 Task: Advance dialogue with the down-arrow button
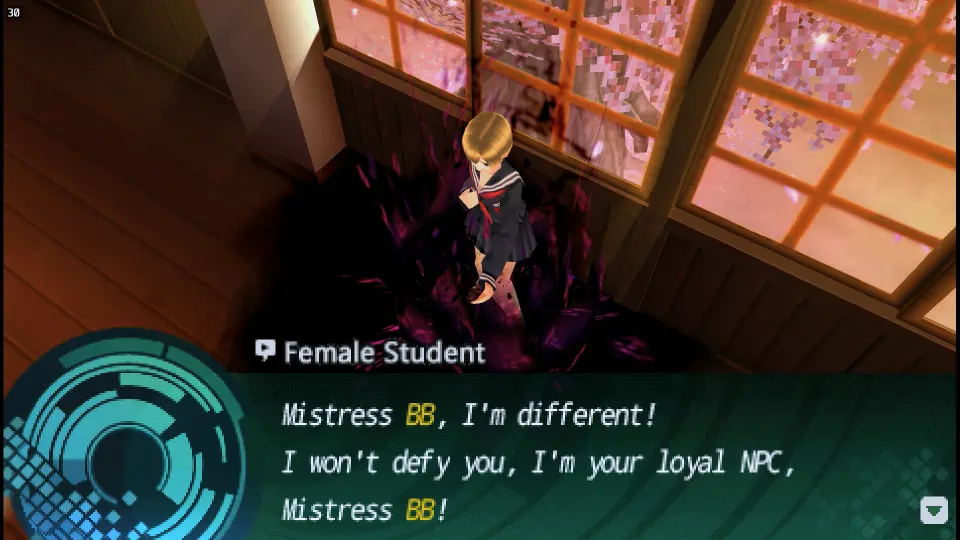(933, 510)
